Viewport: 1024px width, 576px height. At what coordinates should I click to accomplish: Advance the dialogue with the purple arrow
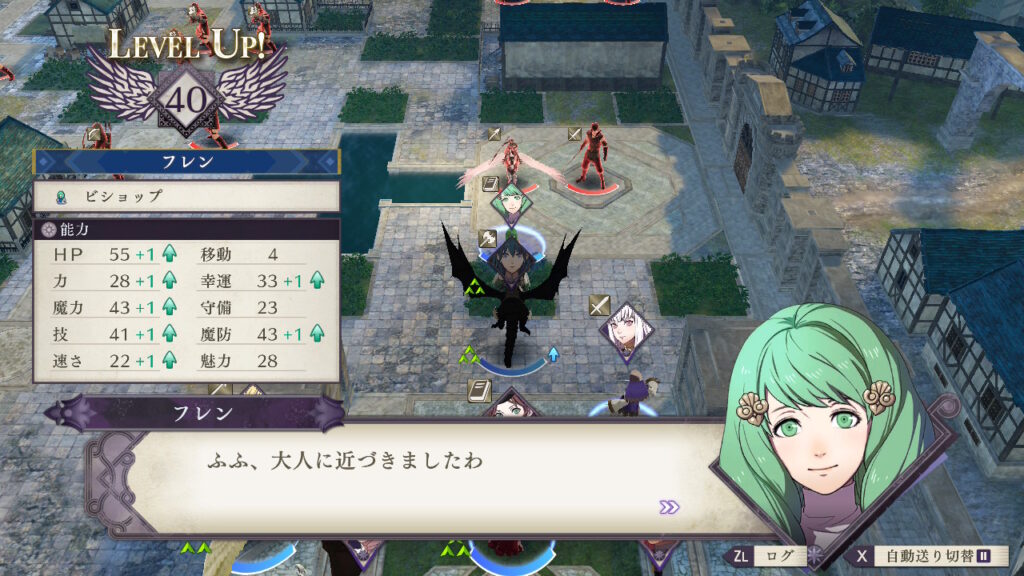[x=669, y=507]
